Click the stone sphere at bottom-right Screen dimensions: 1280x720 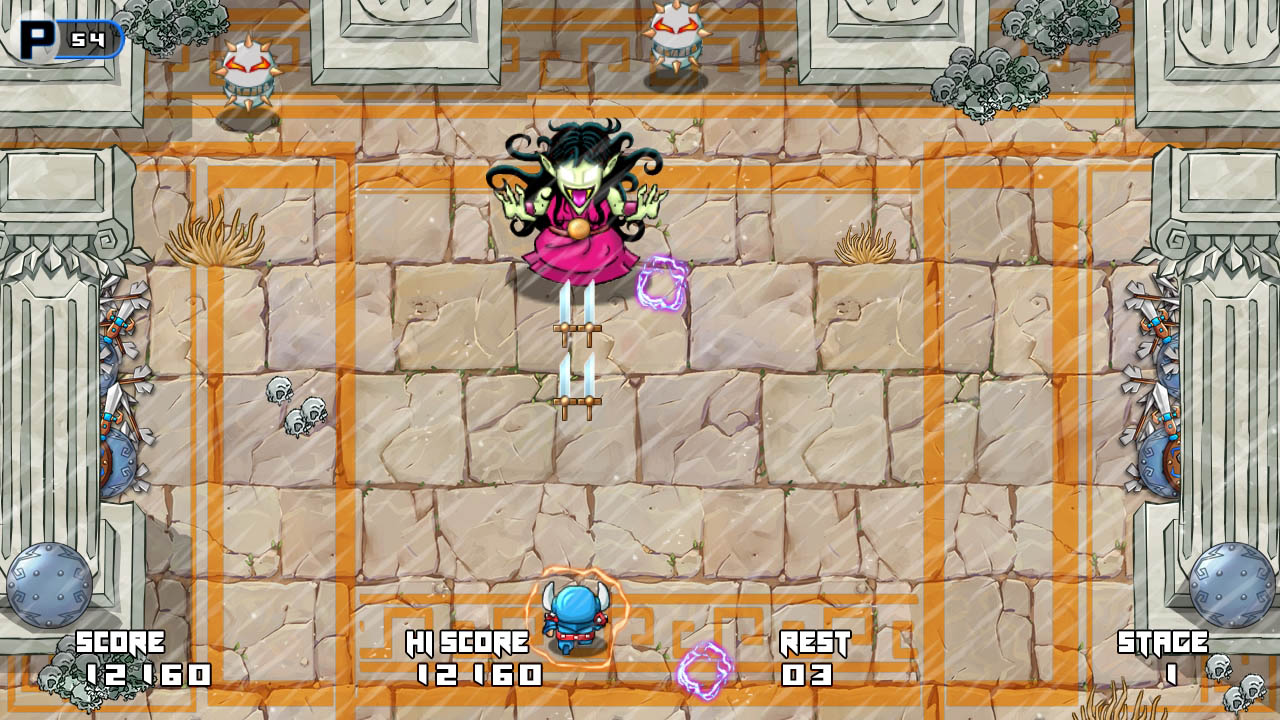(x=1228, y=585)
